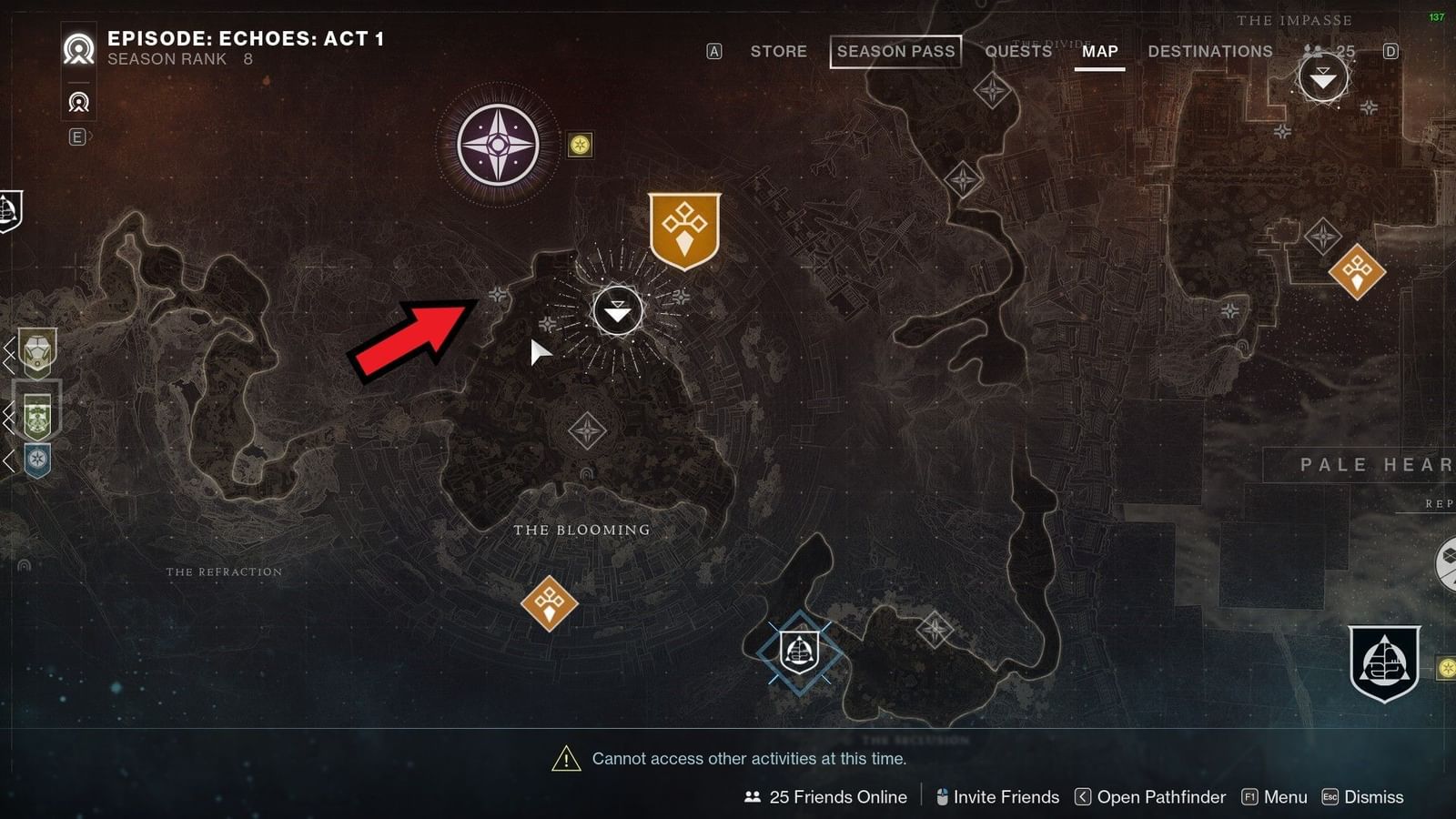Switch to the Quests tab
This screenshot has height=819, width=1456.
(1017, 51)
